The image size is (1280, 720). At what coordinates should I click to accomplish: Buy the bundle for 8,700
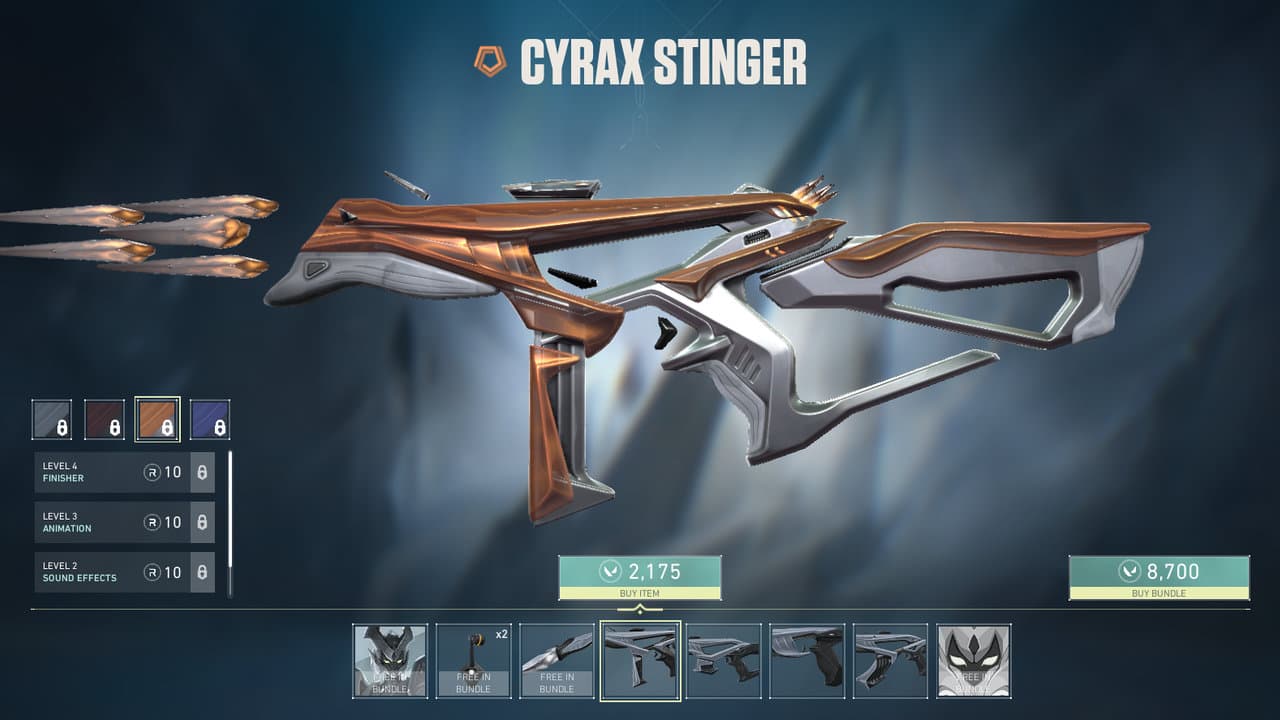[x=1159, y=577]
